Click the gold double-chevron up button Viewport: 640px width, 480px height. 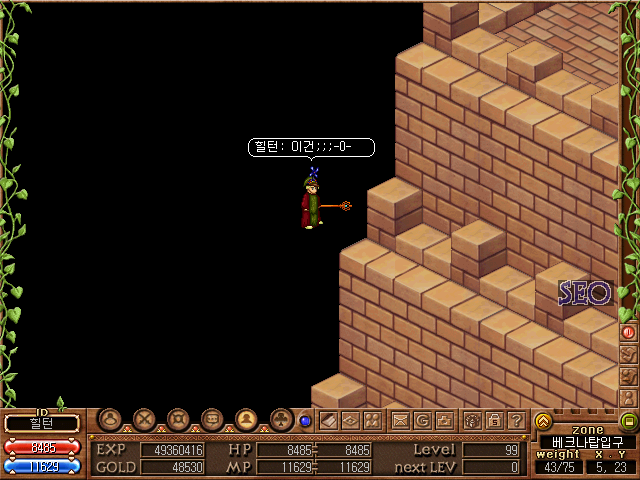[543, 421]
